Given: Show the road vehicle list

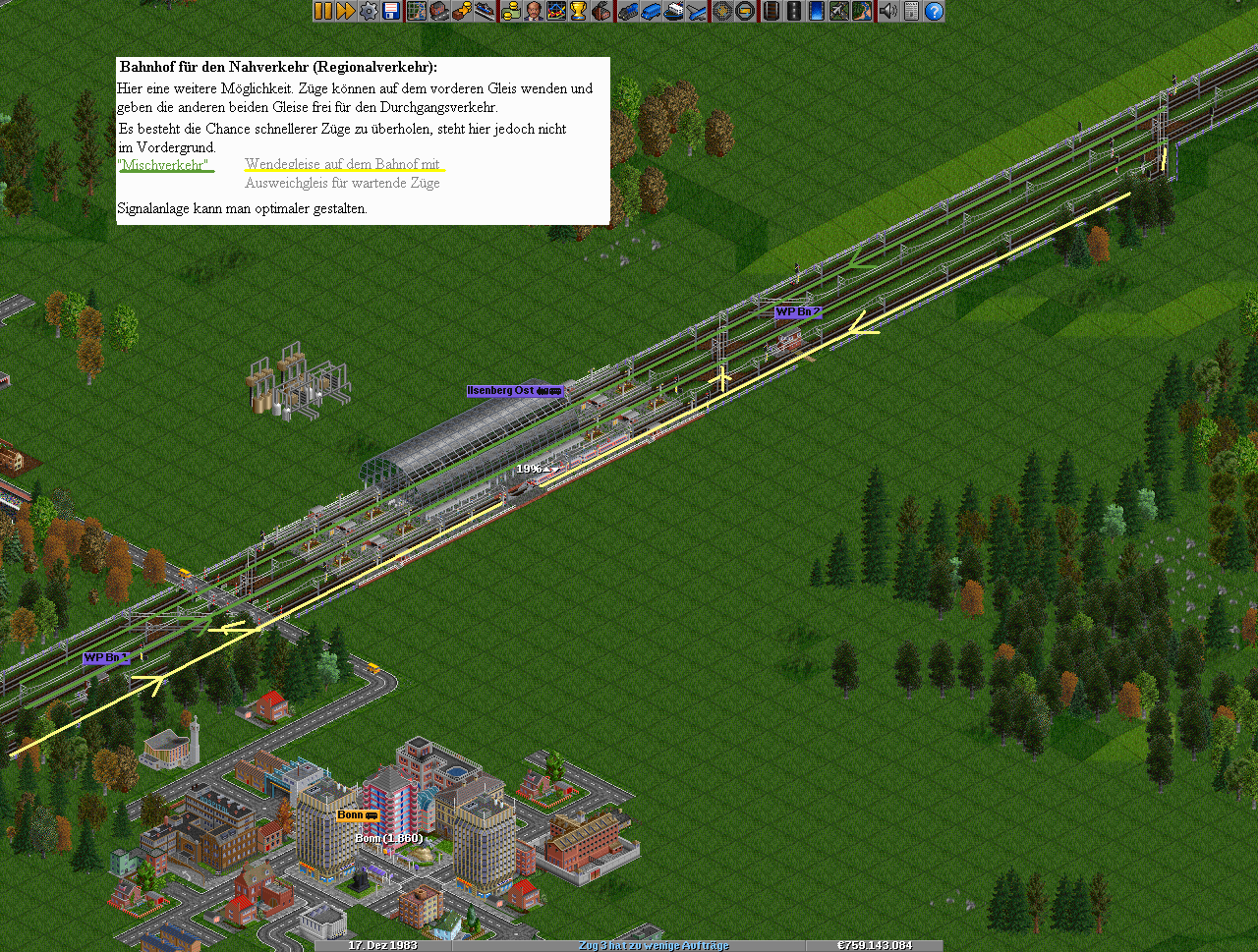Looking at the screenshot, I should tap(651, 11).
